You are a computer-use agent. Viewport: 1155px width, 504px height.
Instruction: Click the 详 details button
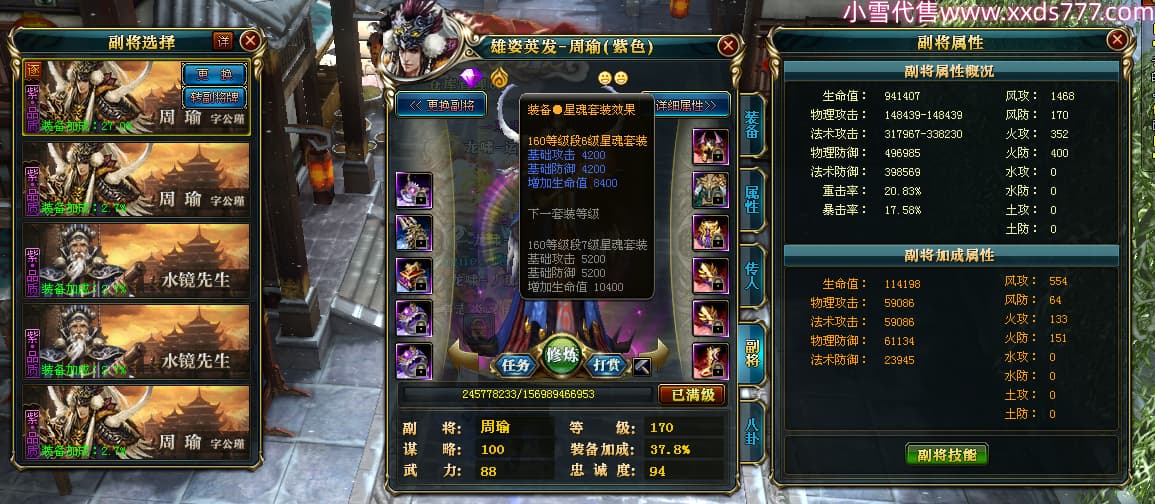[x=223, y=40]
